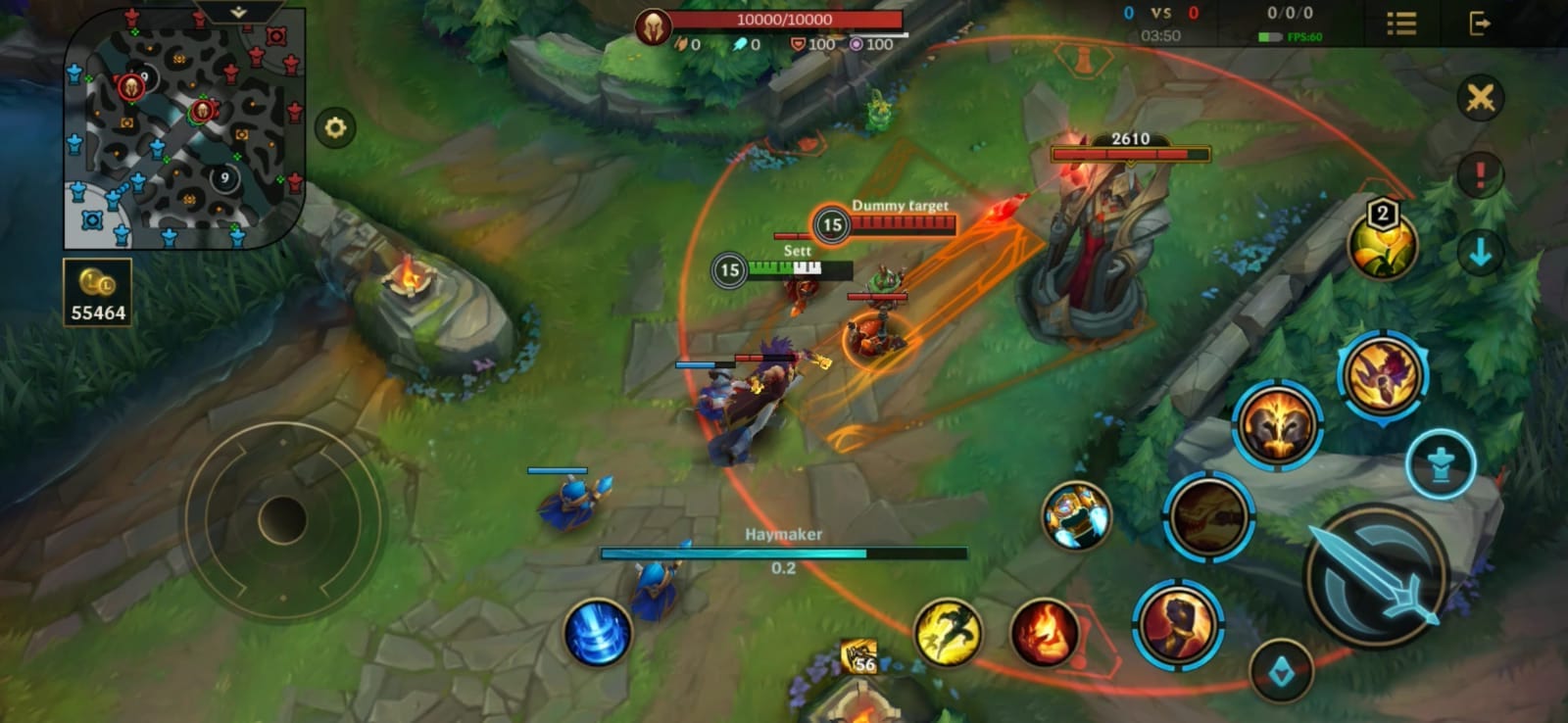1568x723 pixels.
Task: Send the crossed swords attack ping
Action: pyautogui.click(x=1480, y=99)
